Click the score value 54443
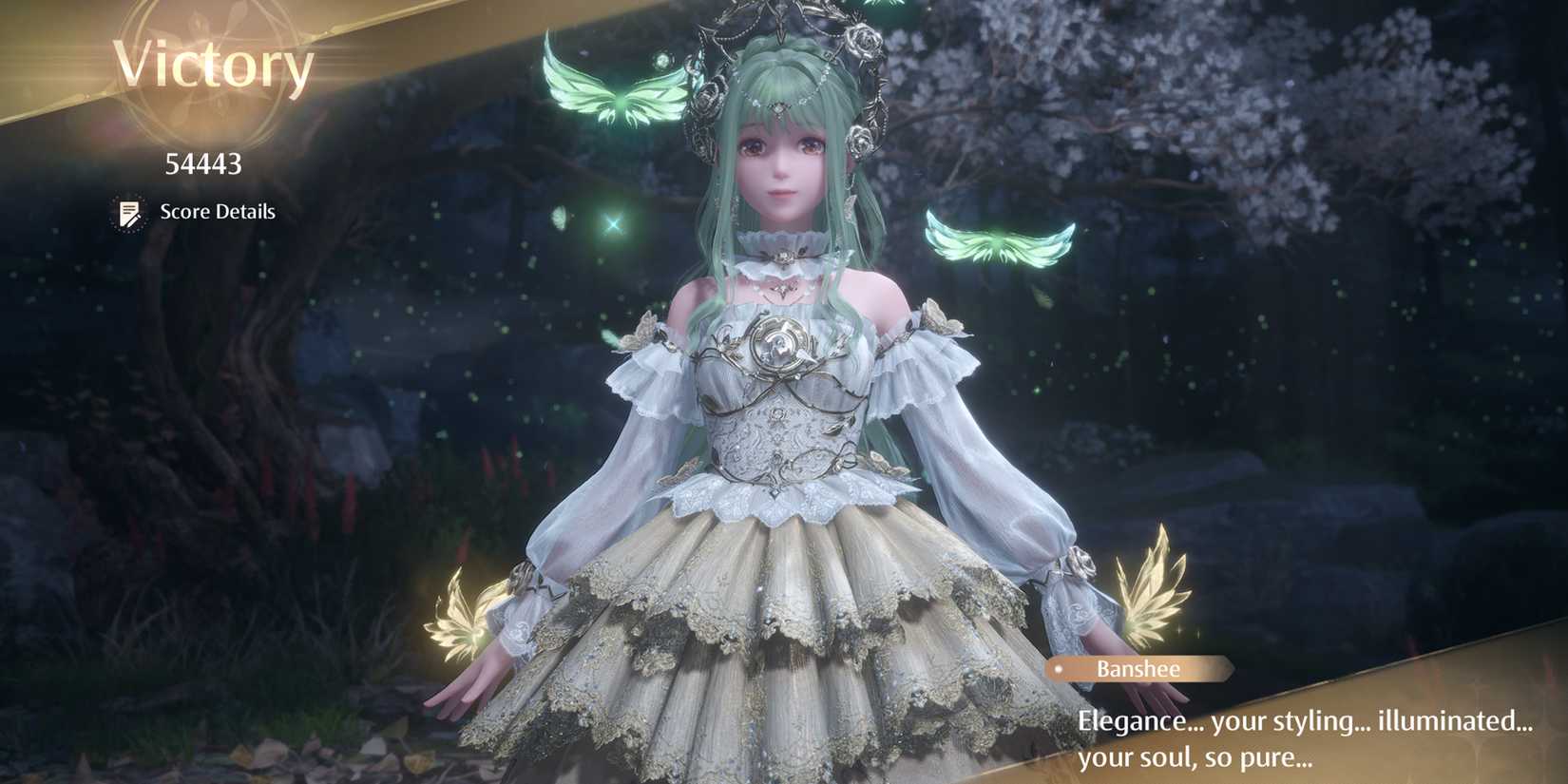Screen dimensions: 1568x784 pos(201,163)
